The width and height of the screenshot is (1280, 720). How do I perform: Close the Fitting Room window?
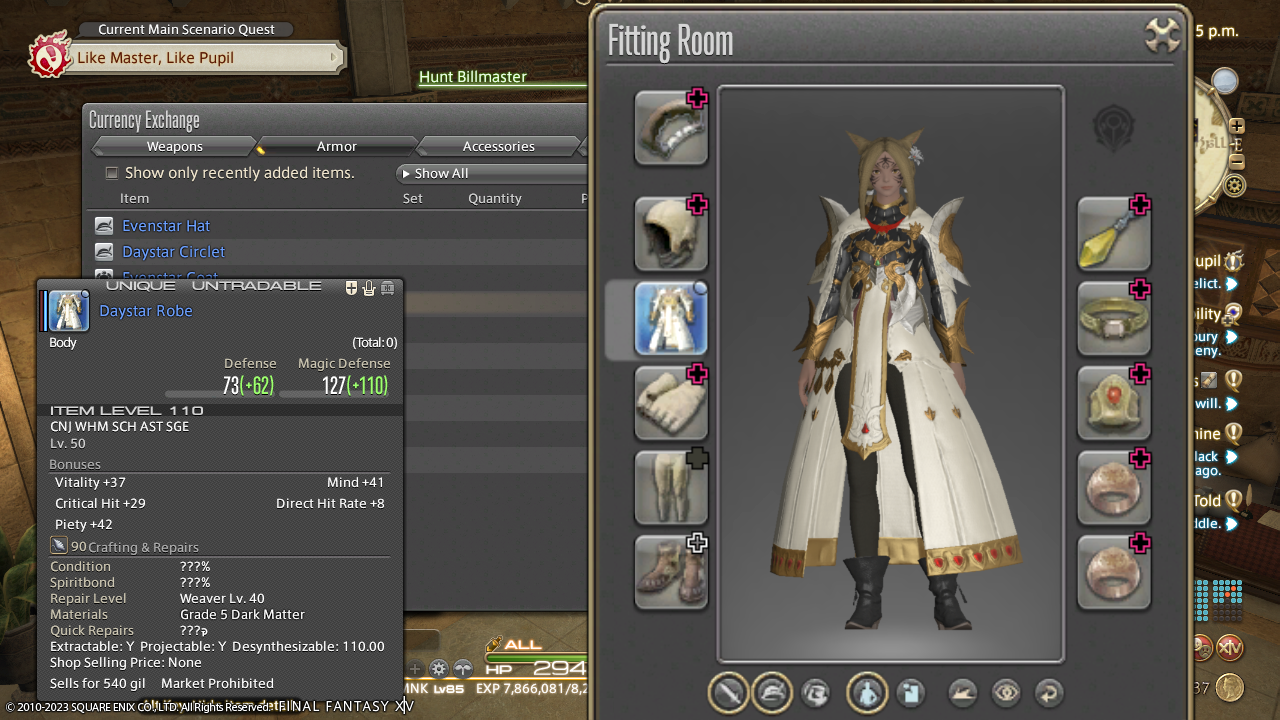(1163, 37)
